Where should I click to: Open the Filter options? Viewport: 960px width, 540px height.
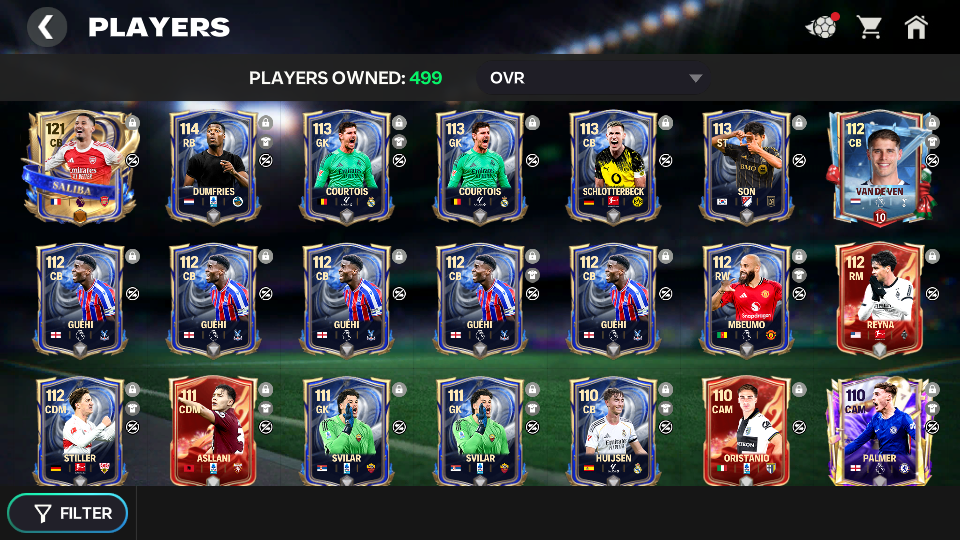pos(68,513)
